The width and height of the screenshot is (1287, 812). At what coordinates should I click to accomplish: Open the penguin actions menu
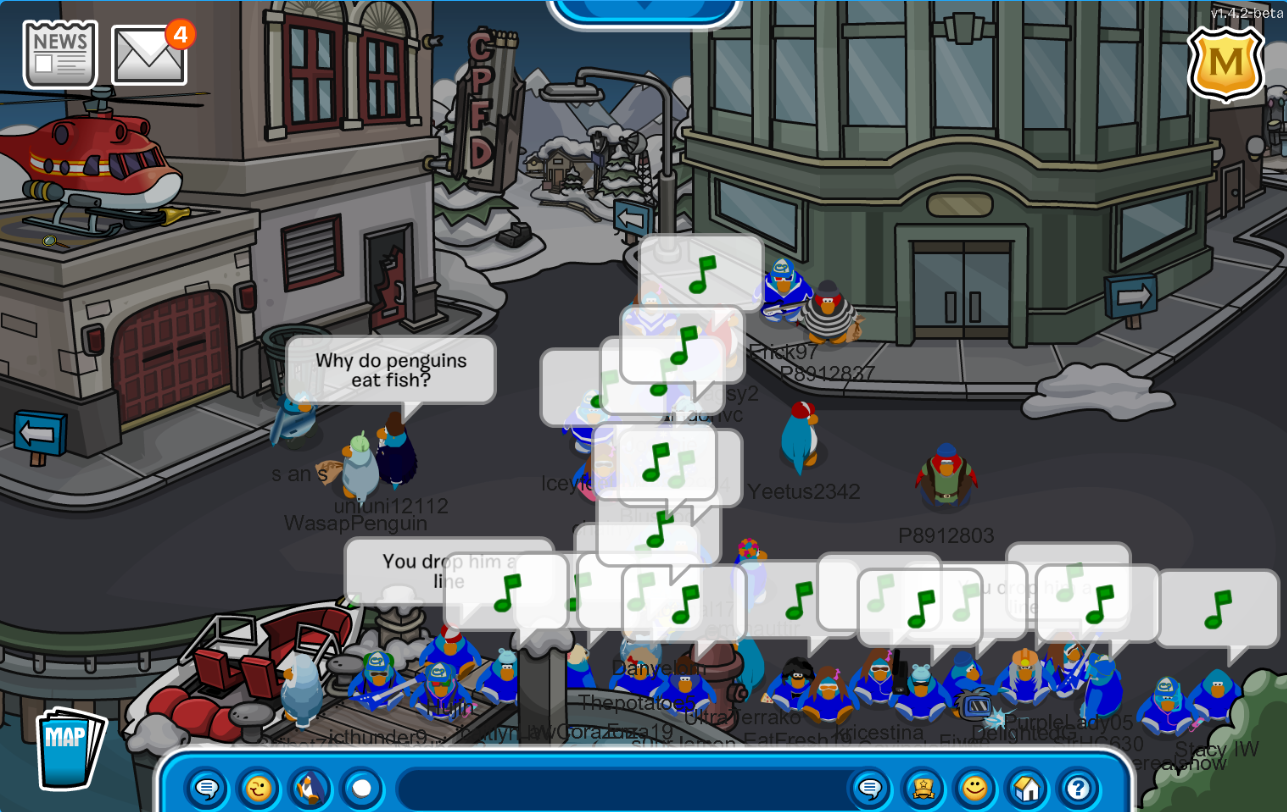click(x=310, y=789)
